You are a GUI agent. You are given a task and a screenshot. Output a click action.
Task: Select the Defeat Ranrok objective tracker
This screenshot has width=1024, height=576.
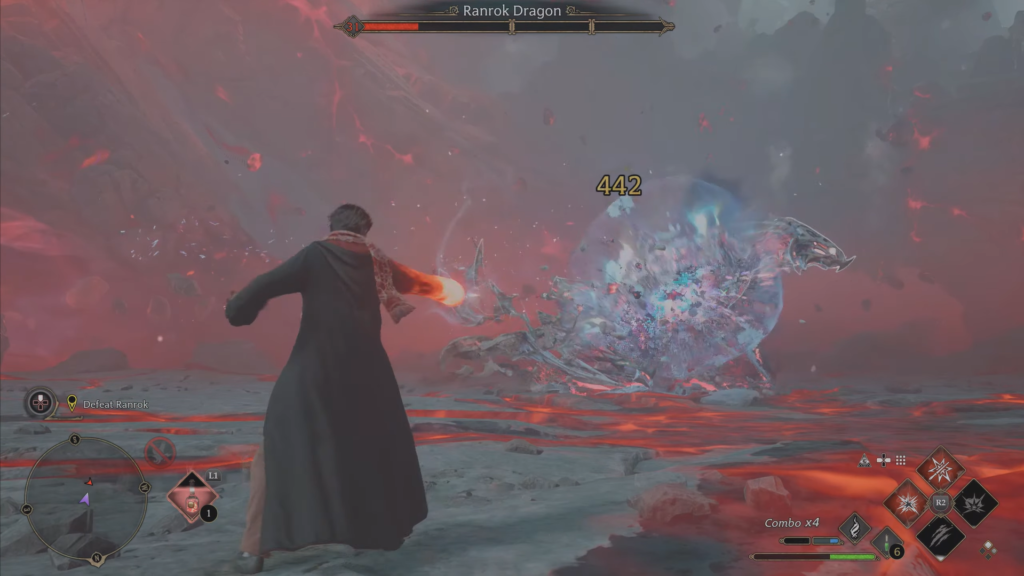tap(108, 404)
